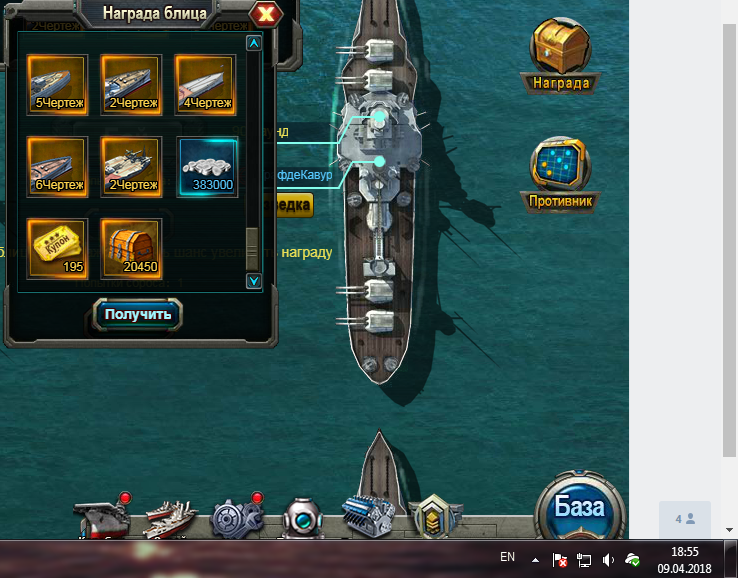Click the EN language indicator in taskbar
Image resolution: width=738 pixels, height=578 pixels.
[x=507, y=556]
